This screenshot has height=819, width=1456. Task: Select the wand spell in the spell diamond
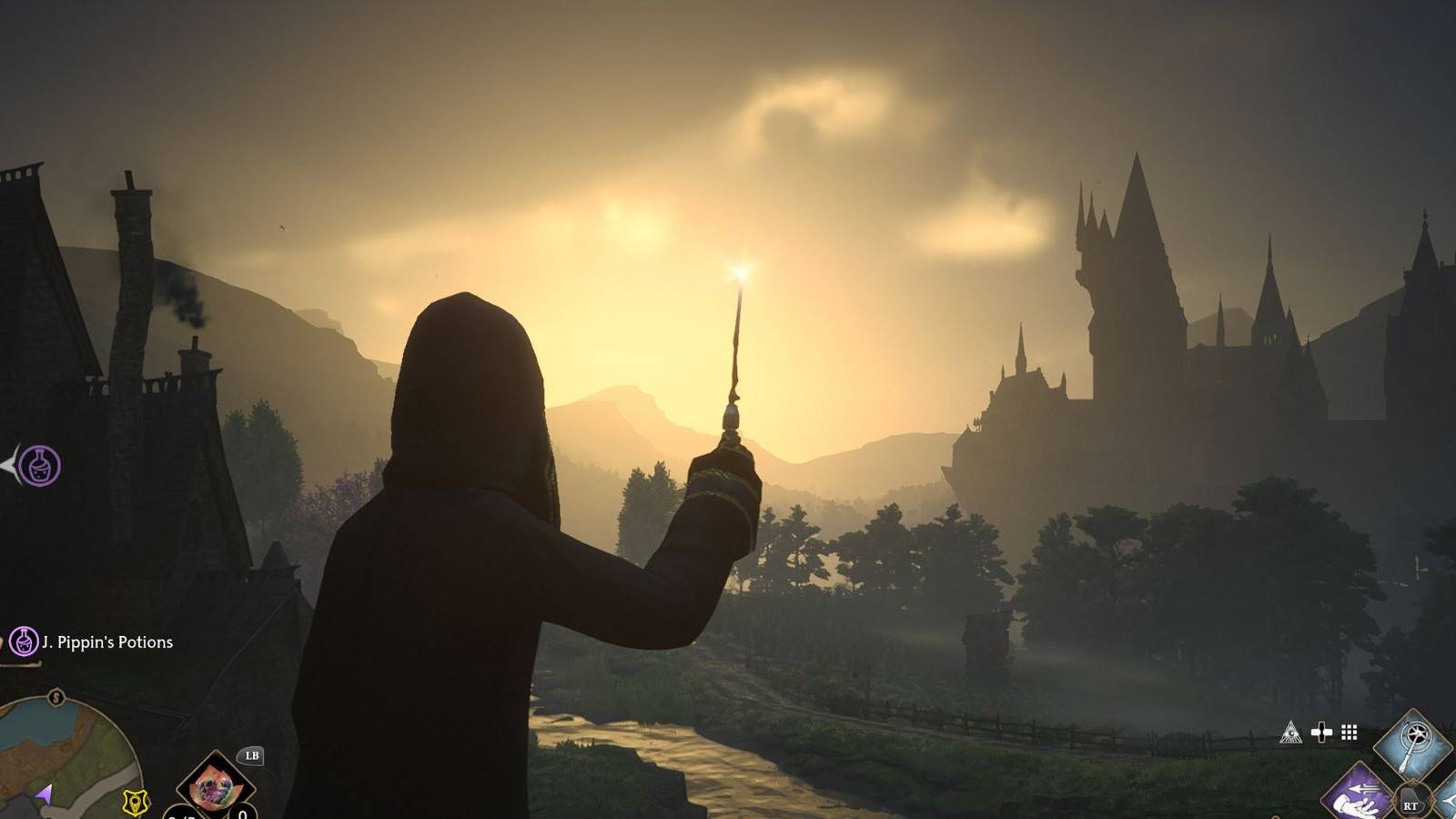[1412, 743]
